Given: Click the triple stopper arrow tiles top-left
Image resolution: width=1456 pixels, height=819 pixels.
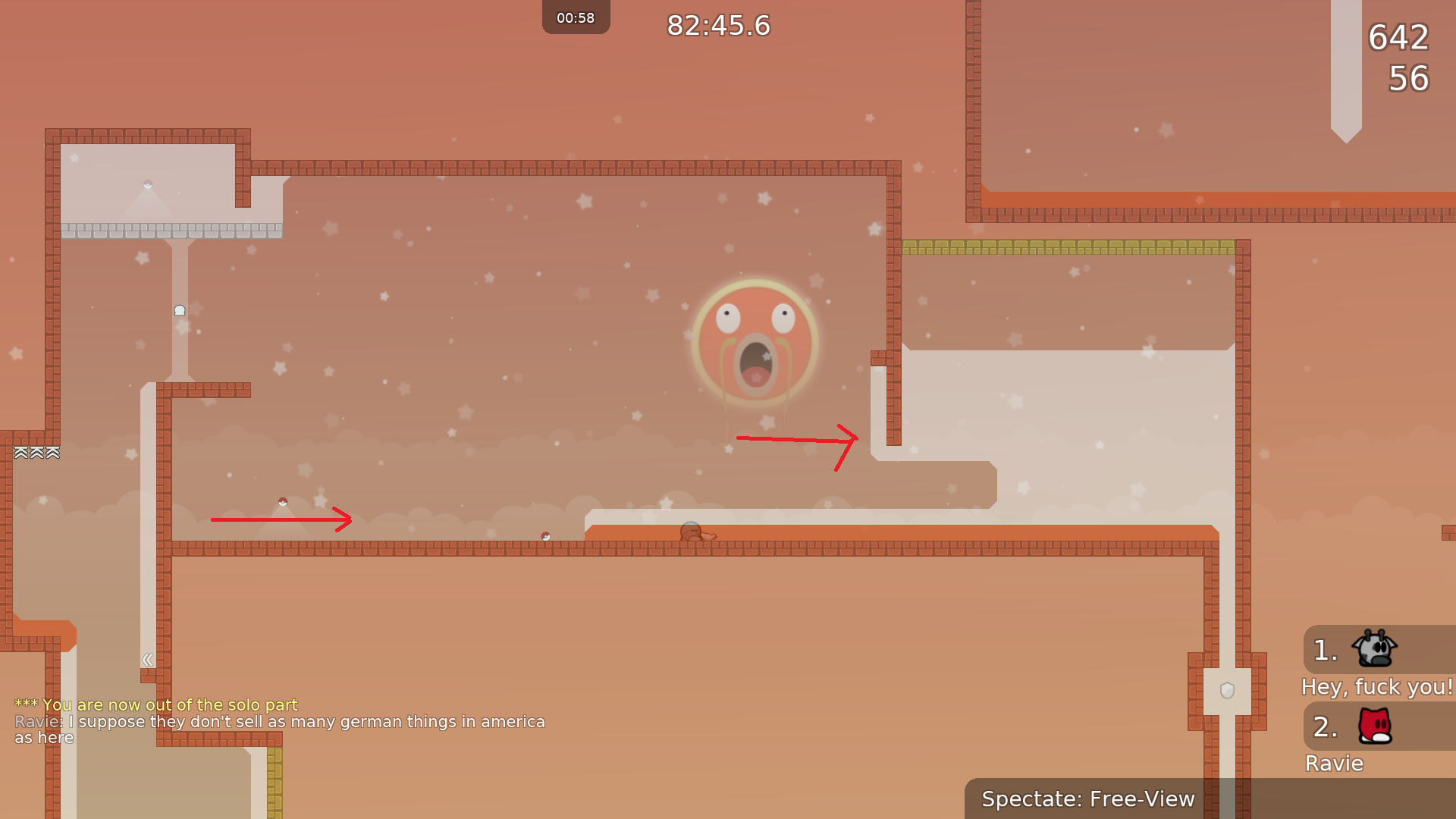Looking at the screenshot, I should [x=35, y=452].
